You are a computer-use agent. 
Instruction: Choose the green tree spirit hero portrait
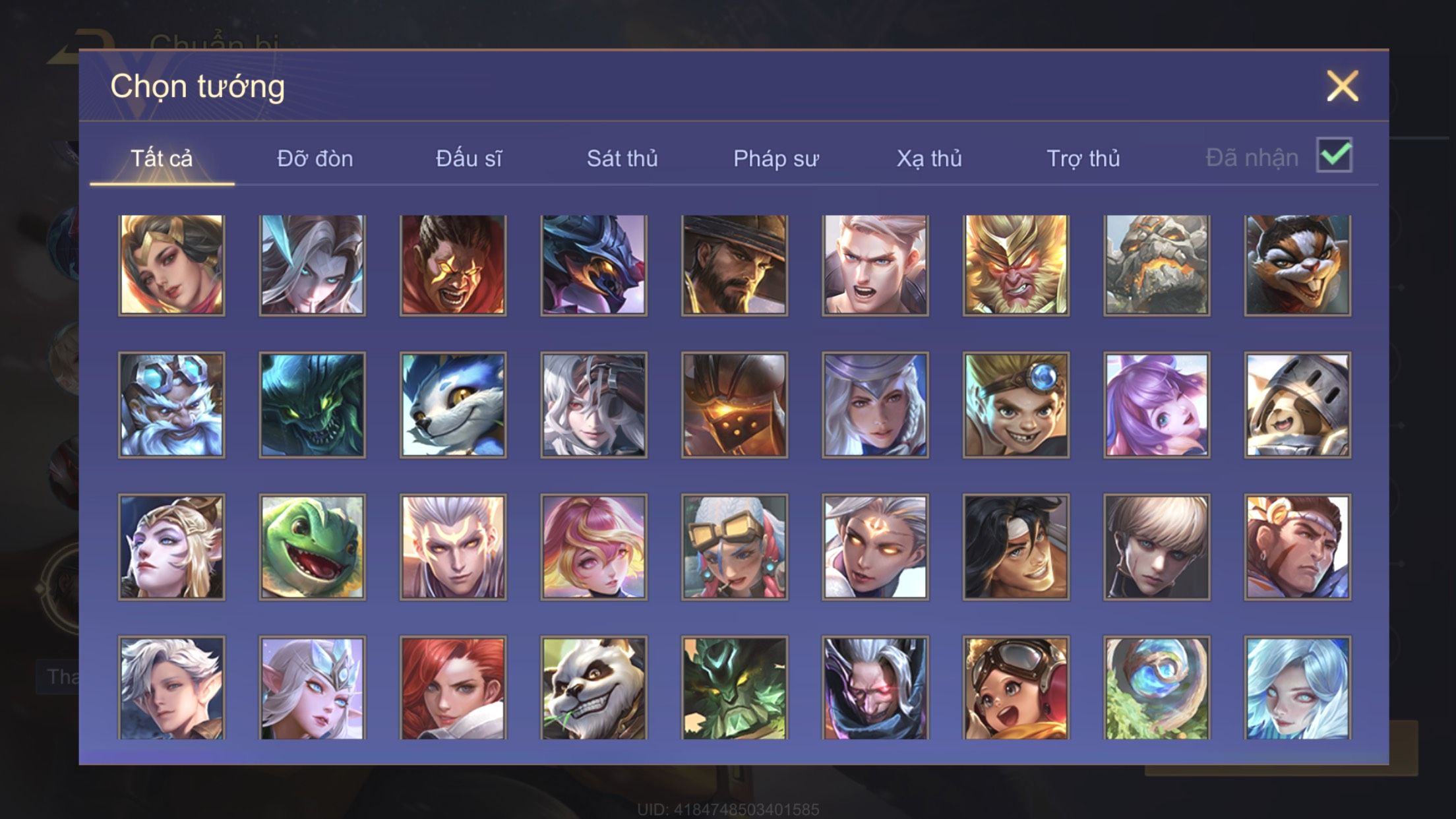[734, 688]
